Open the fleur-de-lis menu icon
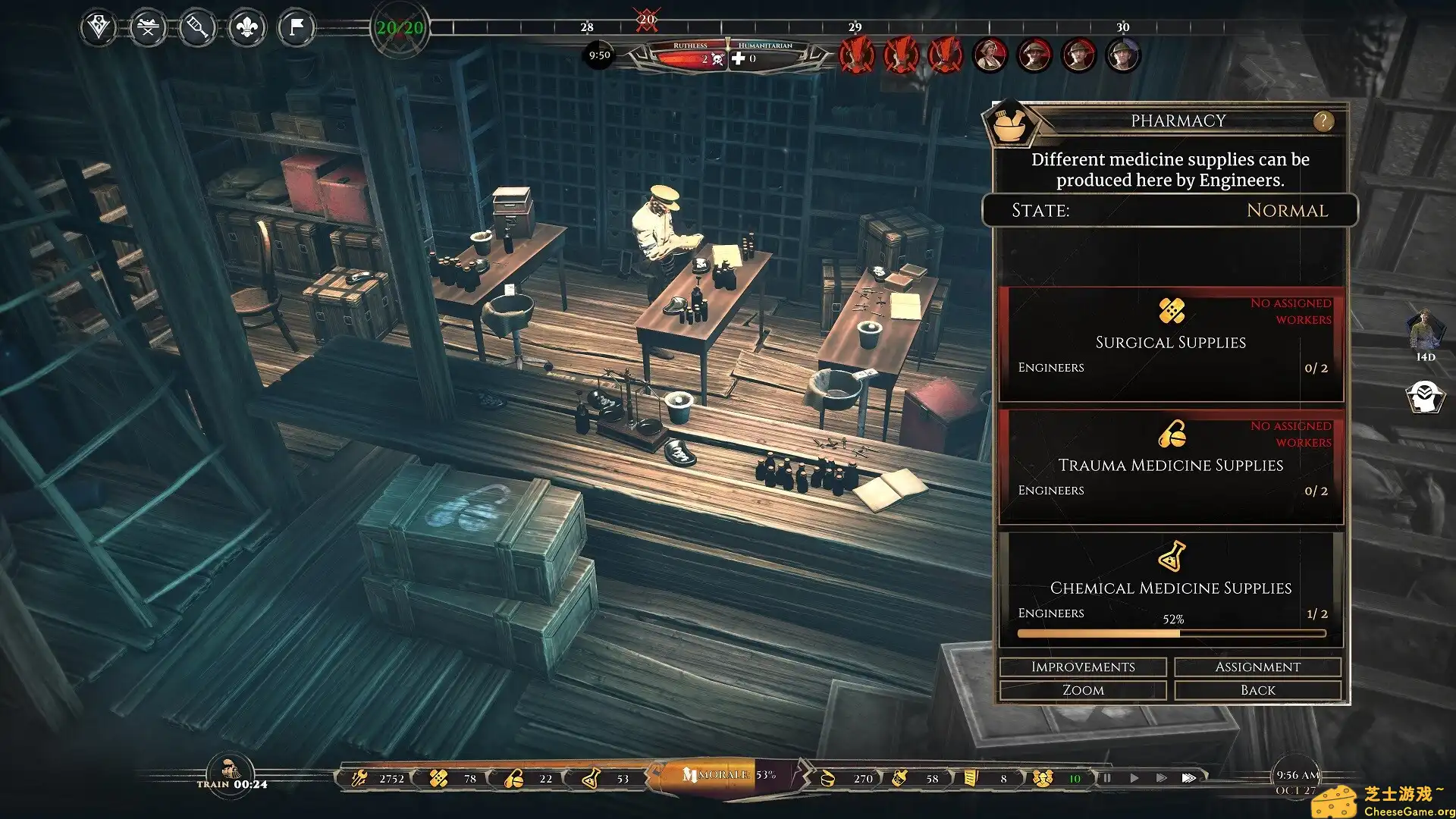Viewport: 1456px width, 819px height. [x=247, y=29]
